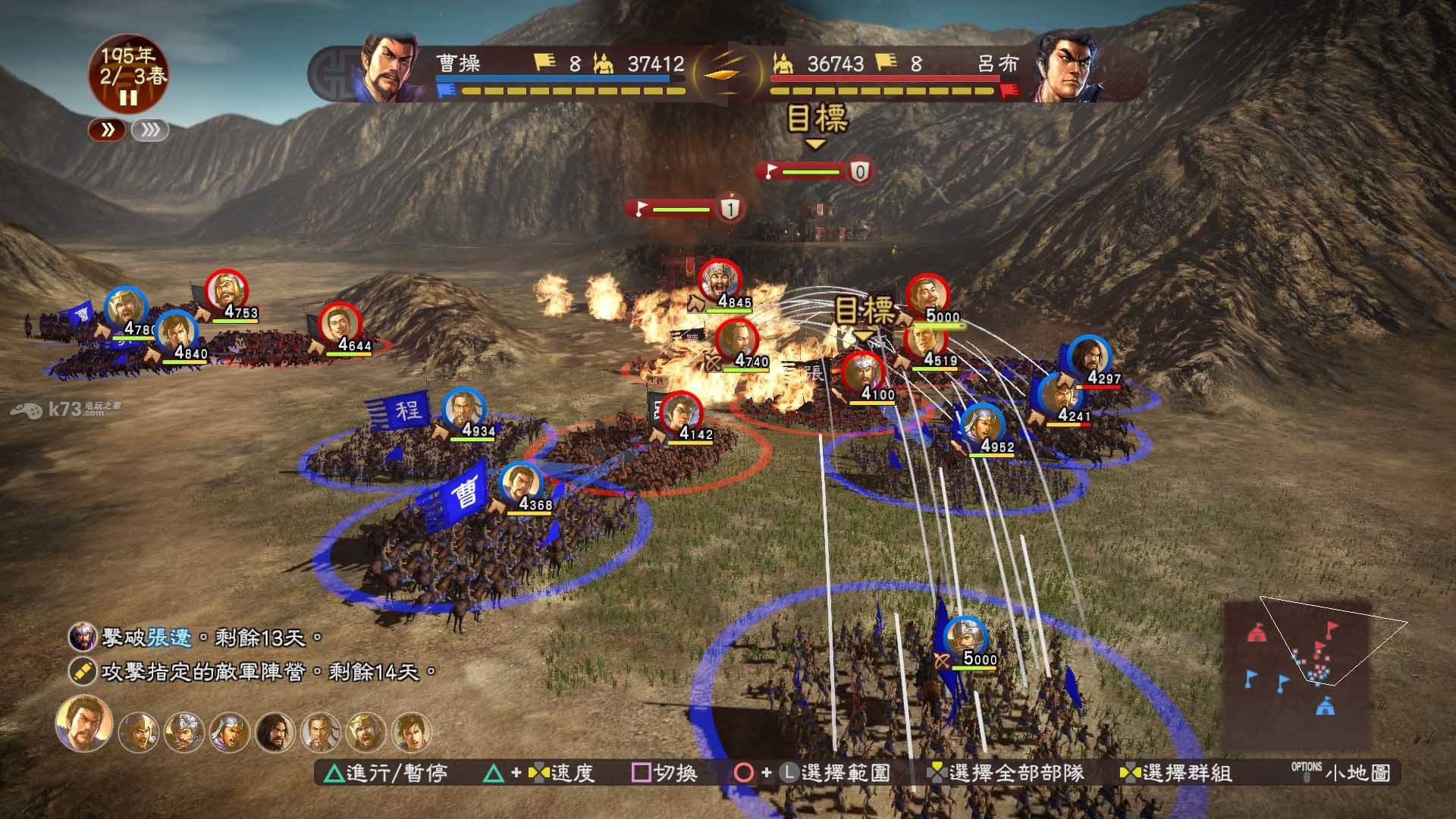Select the long-haired bearded officer portrait
1456x819 pixels.
(x=275, y=732)
